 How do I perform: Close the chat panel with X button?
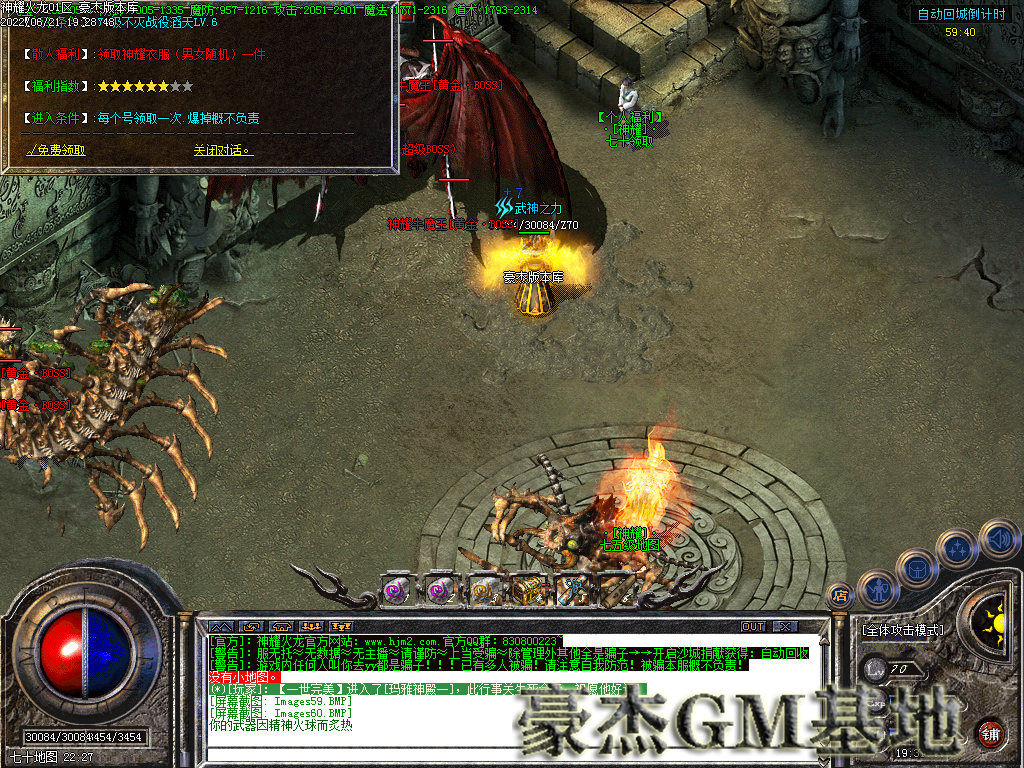point(786,627)
